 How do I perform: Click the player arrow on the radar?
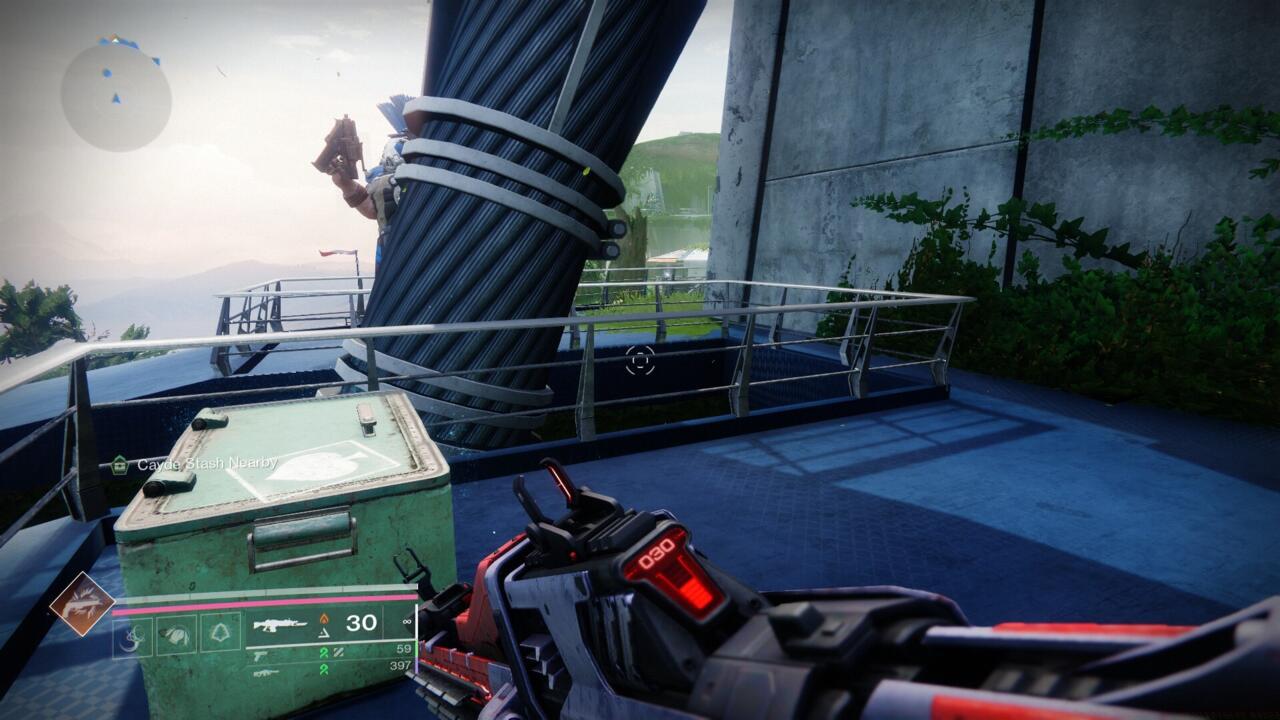point(117,98)
